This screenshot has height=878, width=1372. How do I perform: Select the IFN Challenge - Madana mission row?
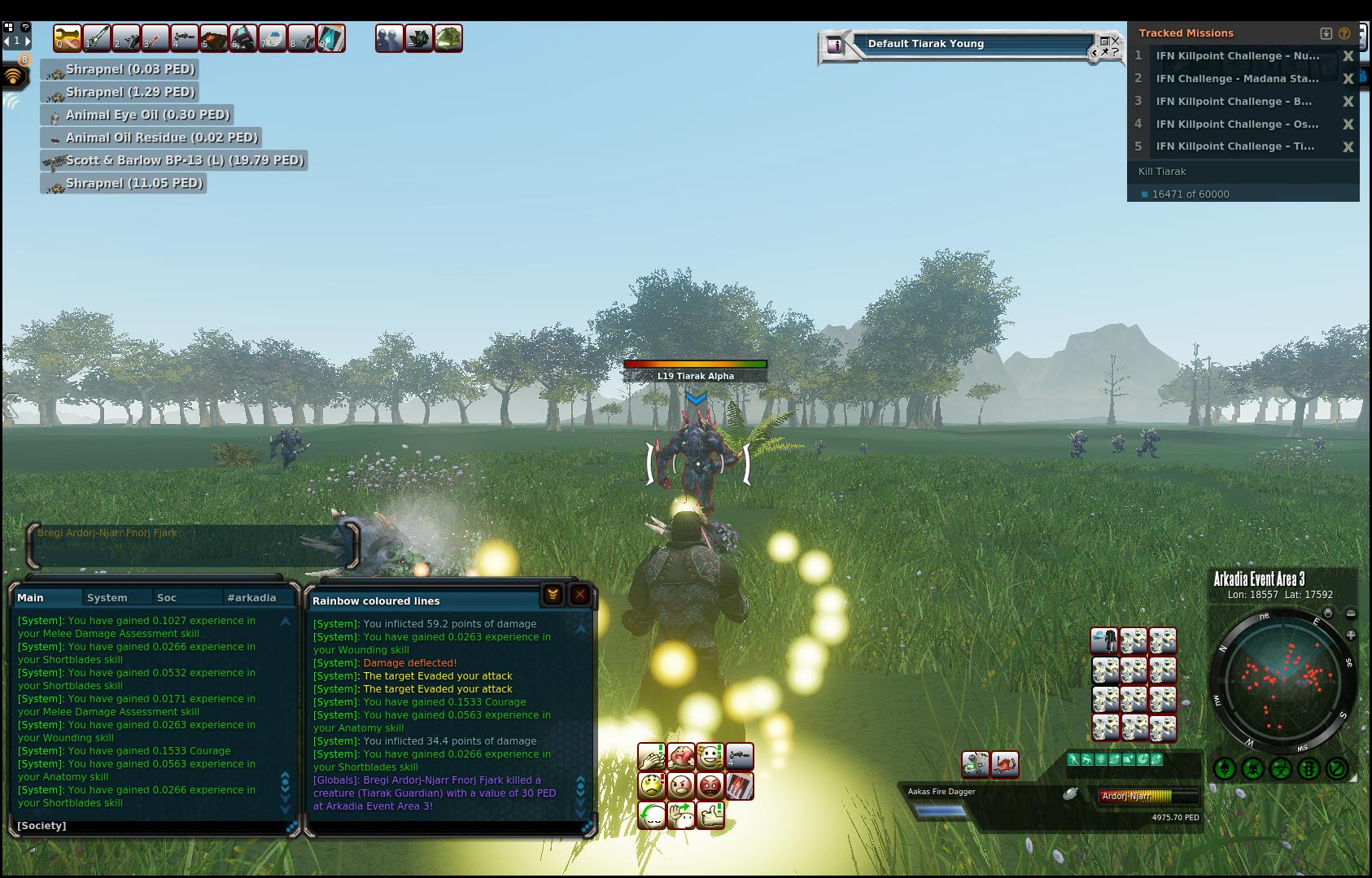(1237, 79)
